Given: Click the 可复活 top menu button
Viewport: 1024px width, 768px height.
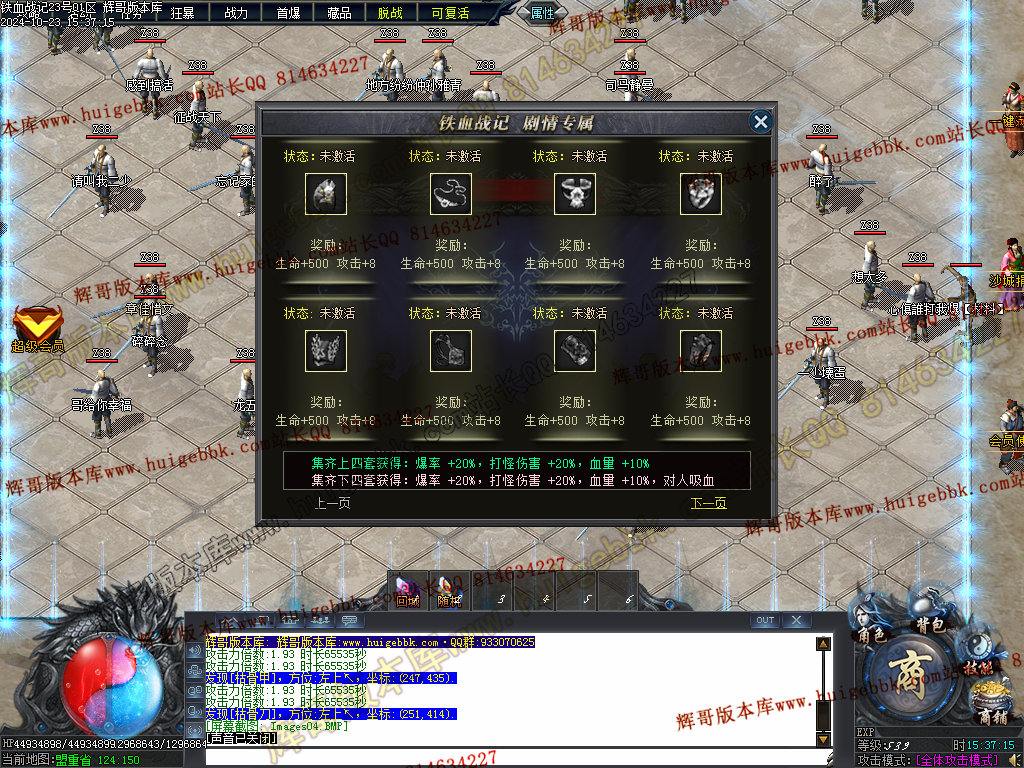Looking at the screenshot, I should click(x=450, y=13).
